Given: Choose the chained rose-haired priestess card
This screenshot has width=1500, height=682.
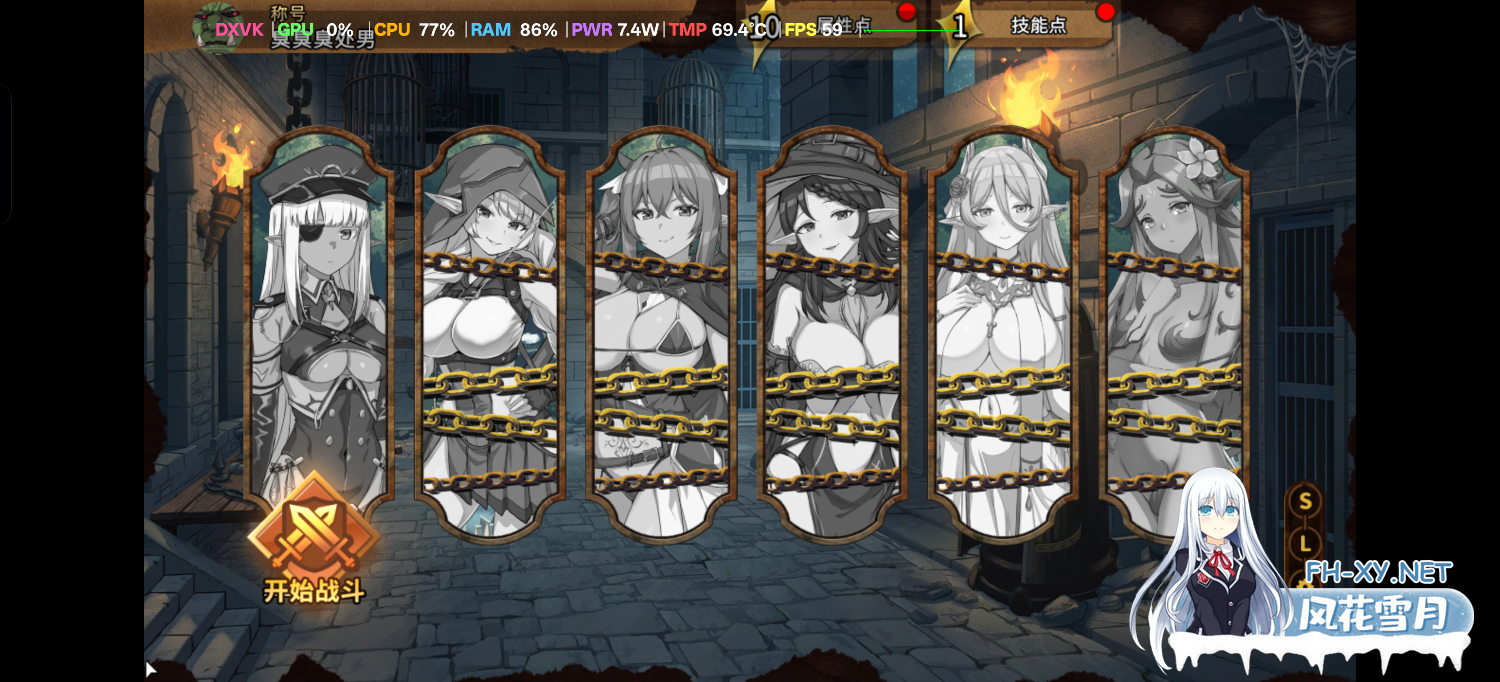Looking at the screenshot, I should pos(1003,330).
